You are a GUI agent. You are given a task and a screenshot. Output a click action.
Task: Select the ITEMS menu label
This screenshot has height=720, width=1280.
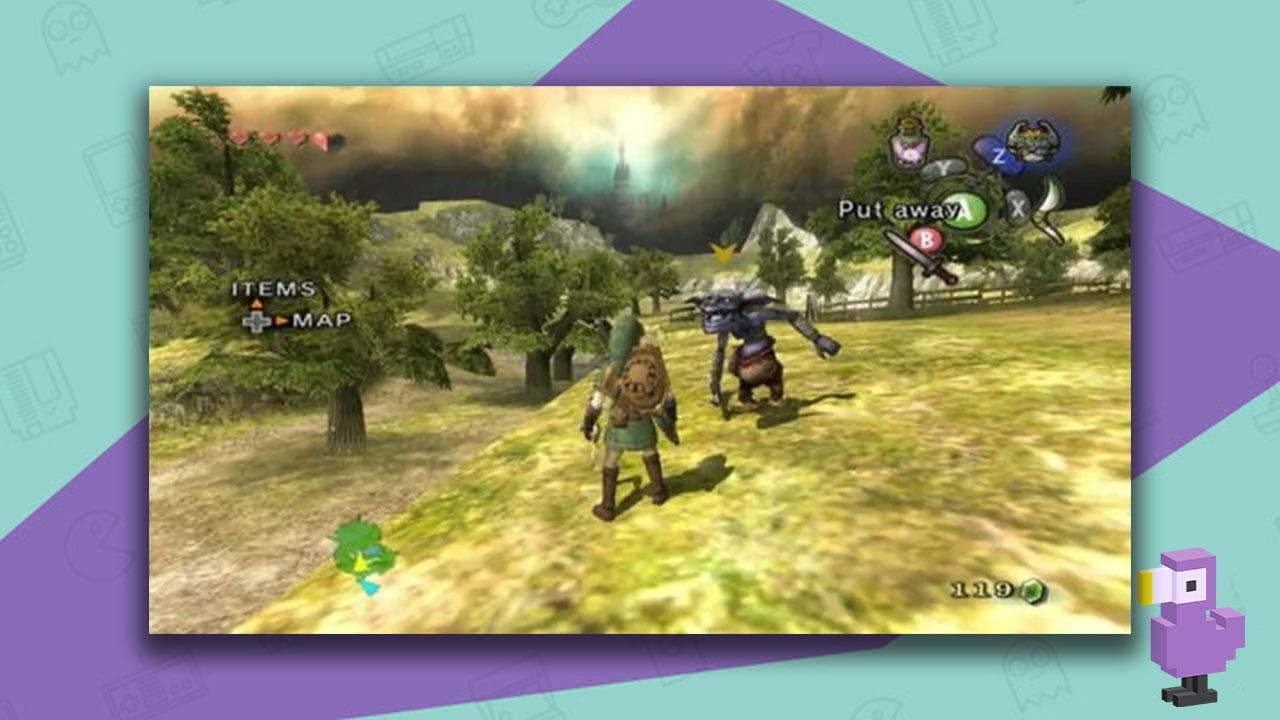(272, 288)
